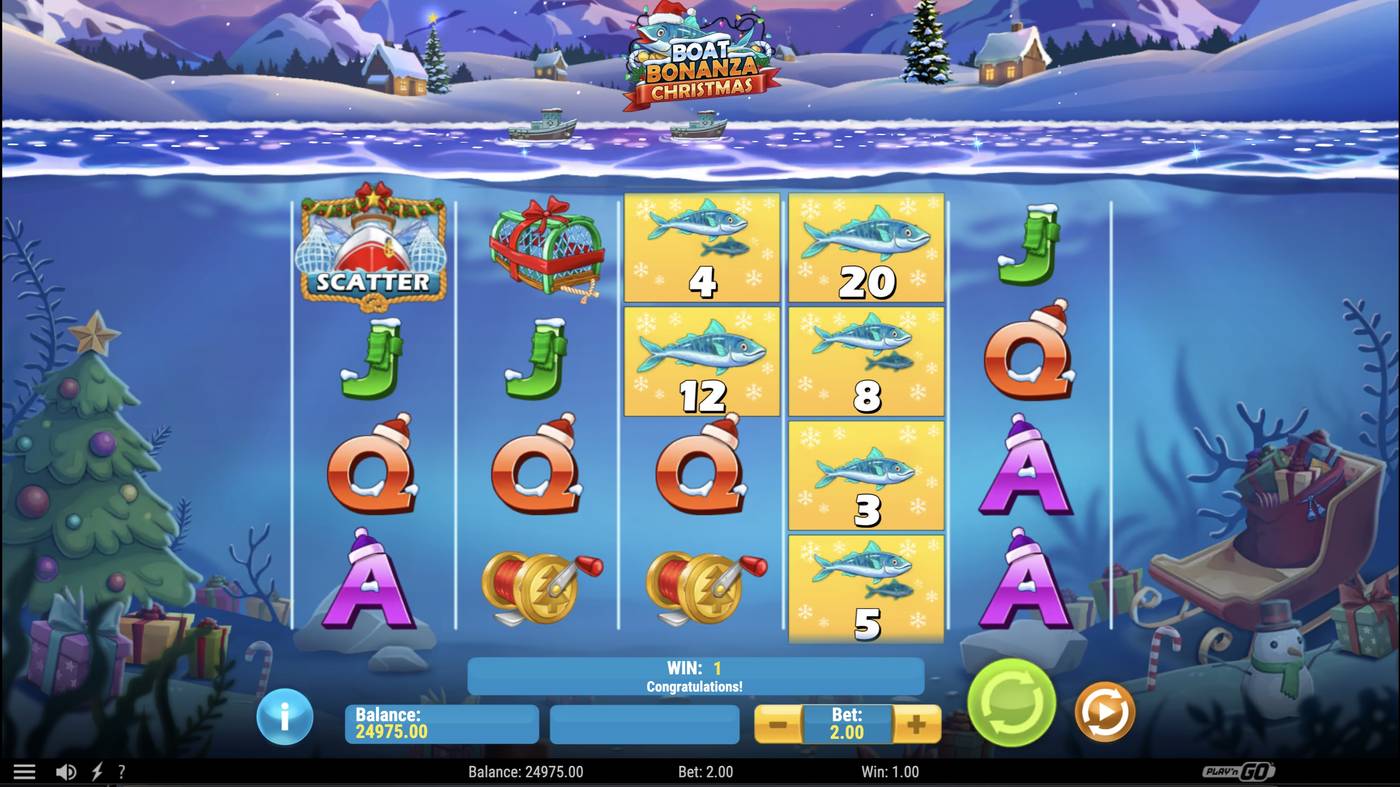The height and width of the screenshot is (787, 1400).
Task: Open the hamburger game menu
Action: [25, 770]
